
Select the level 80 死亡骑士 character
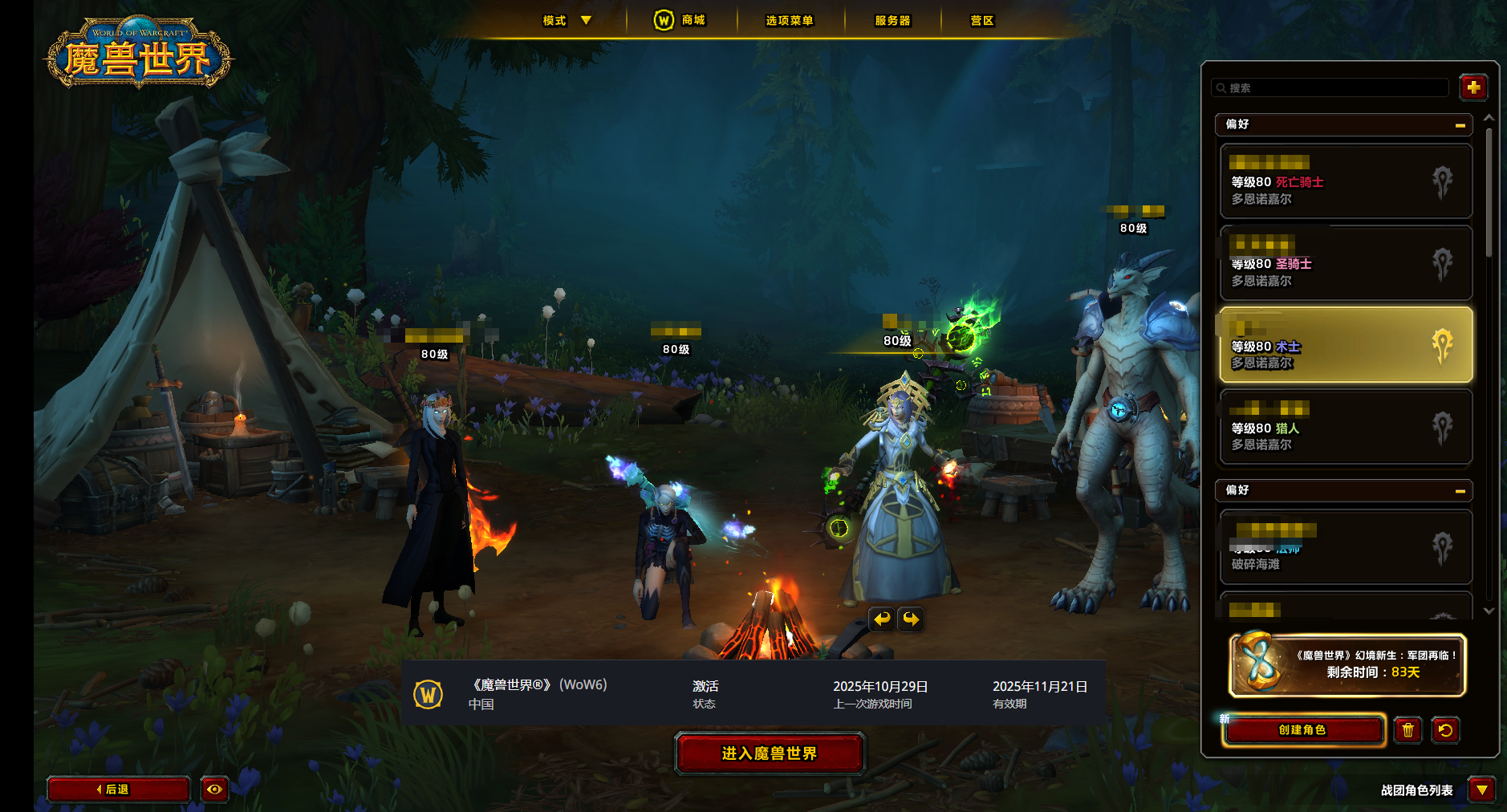click(1346, 182)
